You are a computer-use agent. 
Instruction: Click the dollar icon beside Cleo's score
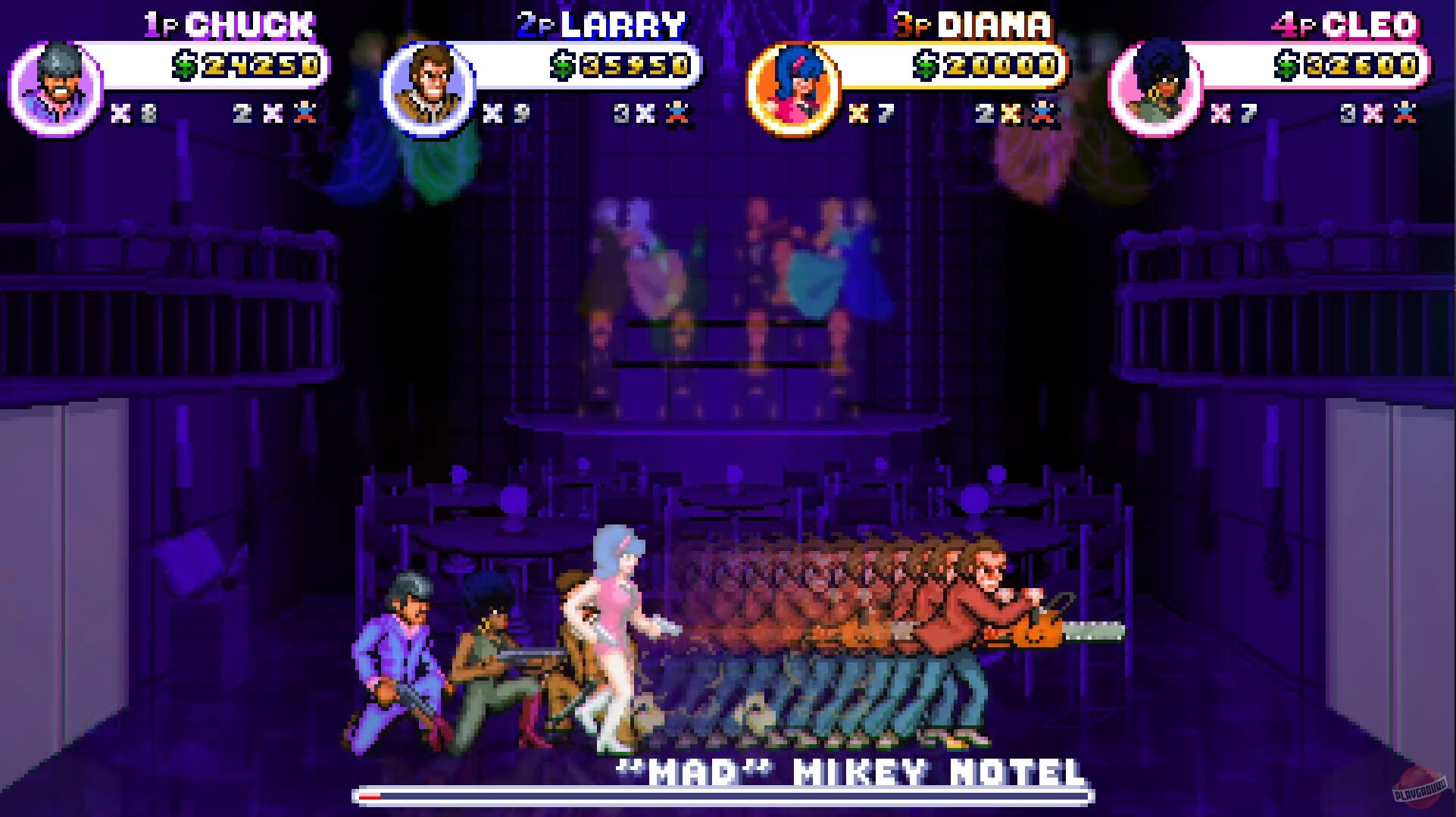(1287, 65)
